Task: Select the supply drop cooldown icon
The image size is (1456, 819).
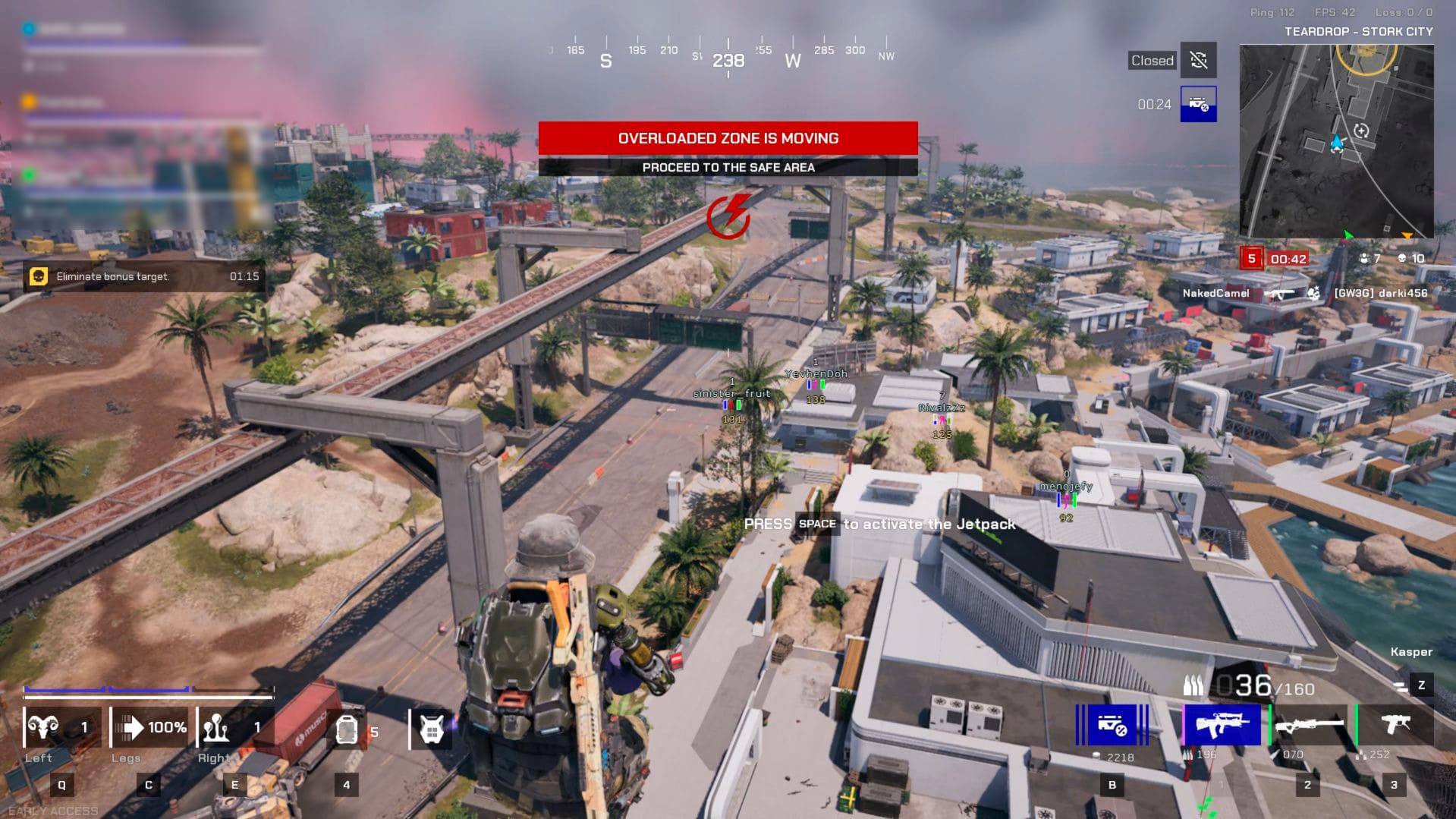Action: coord(1199,104)
